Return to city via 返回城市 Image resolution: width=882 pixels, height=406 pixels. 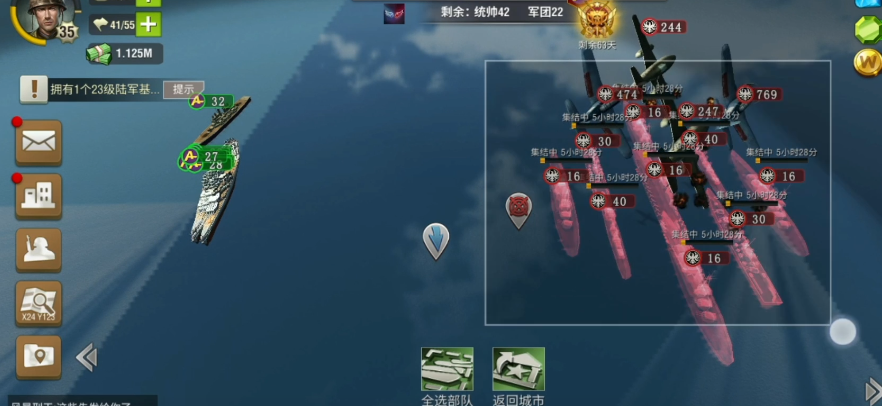pos(518,370)
